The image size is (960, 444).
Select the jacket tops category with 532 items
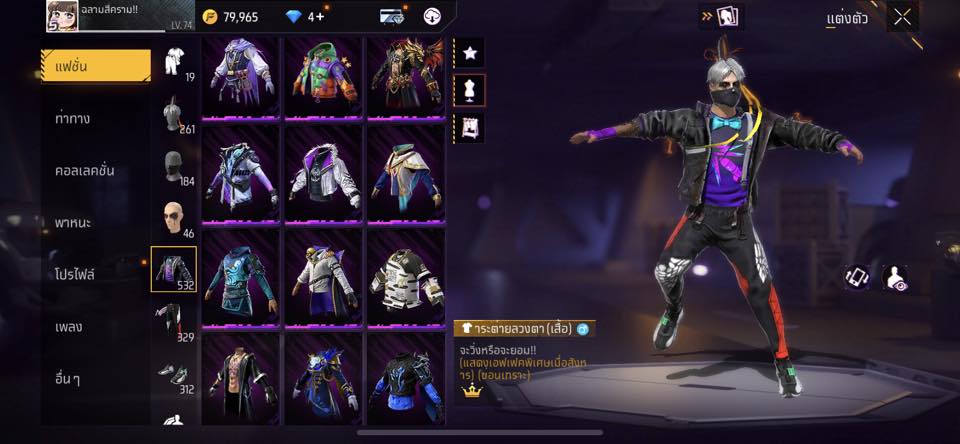[174, 269]
